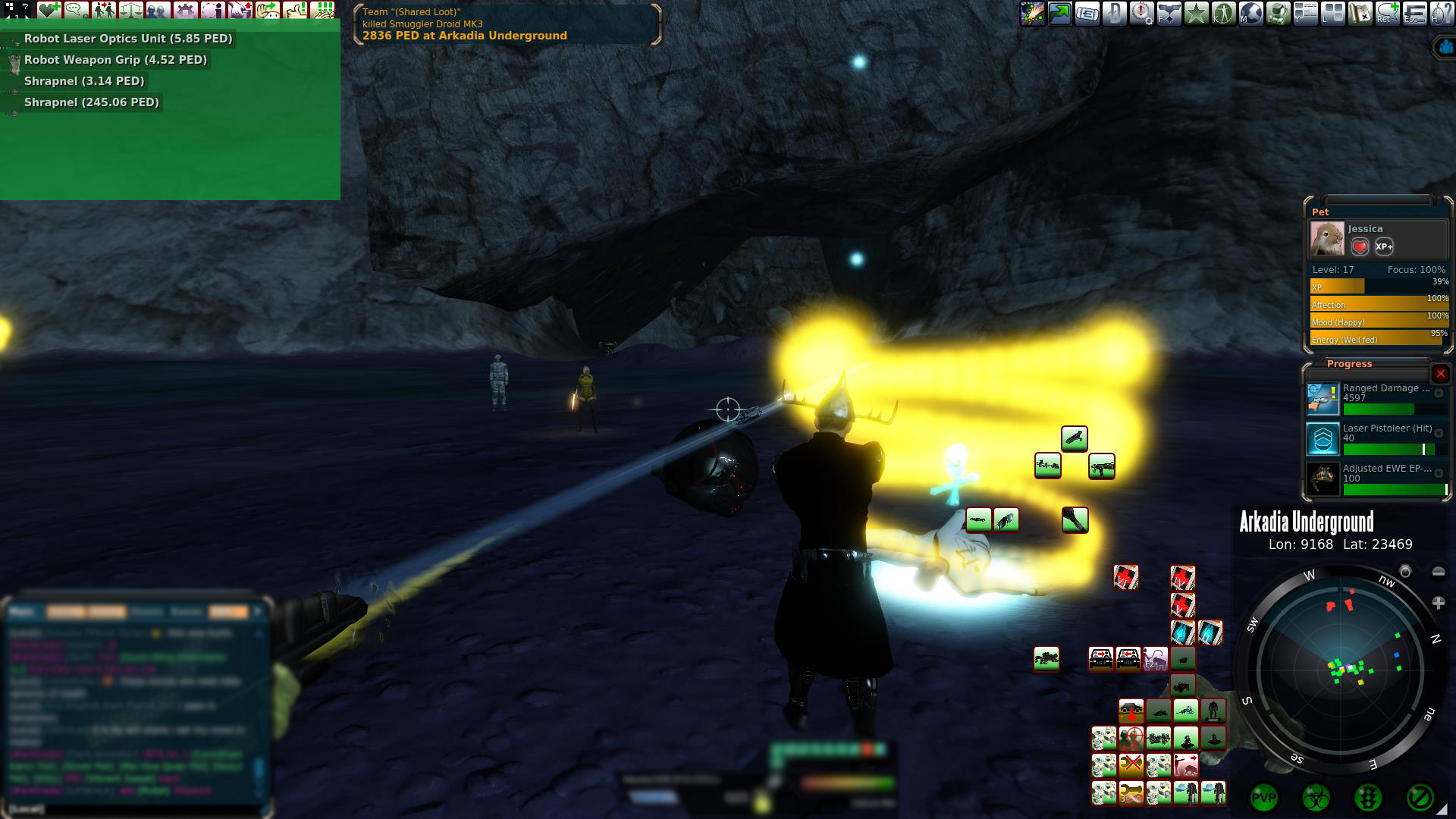Image resolution: width=1456 pixels, height=819 pixels.
Task: Click the traffic light status icon
Action: pos(1367,798)
